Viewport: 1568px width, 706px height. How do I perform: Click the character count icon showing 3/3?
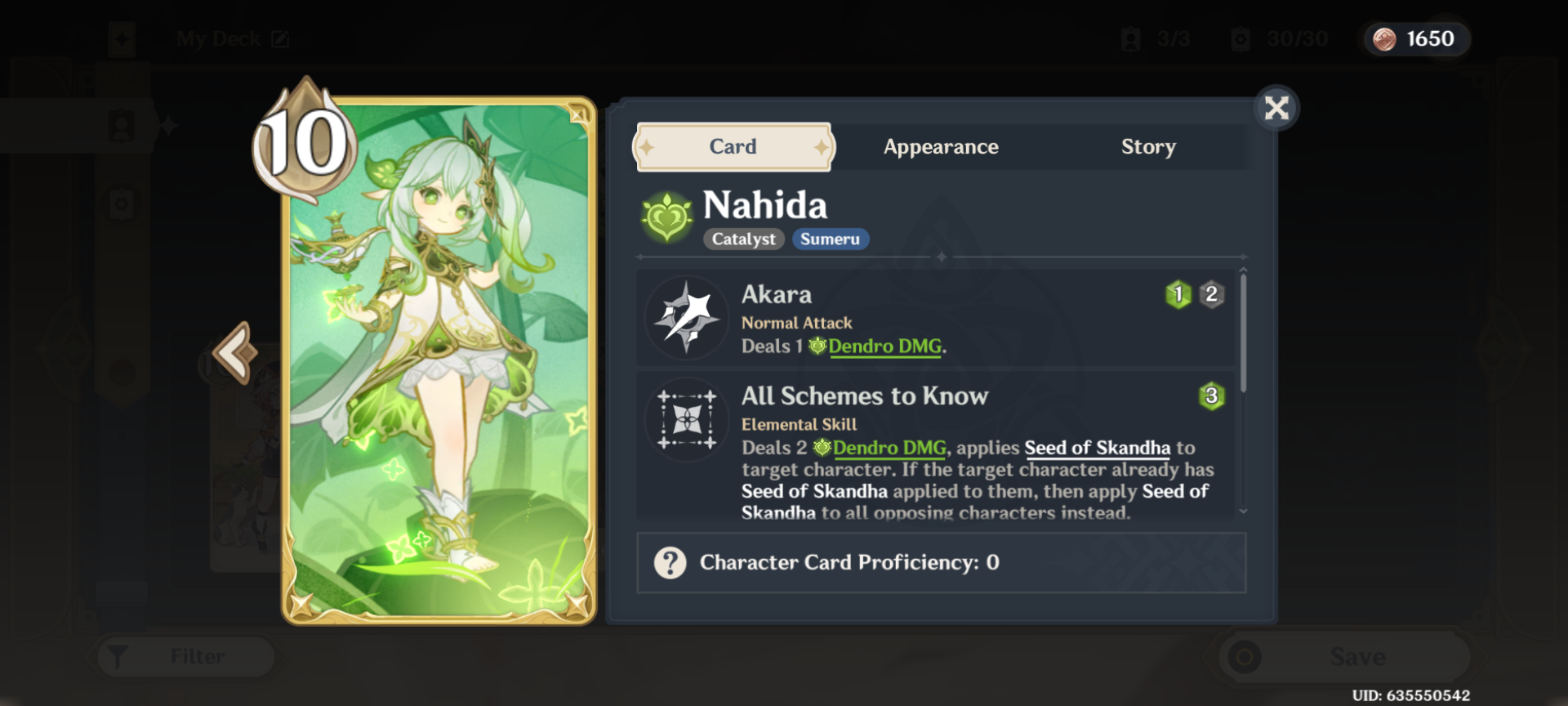pyautogui.click(x=1131, y=38)
